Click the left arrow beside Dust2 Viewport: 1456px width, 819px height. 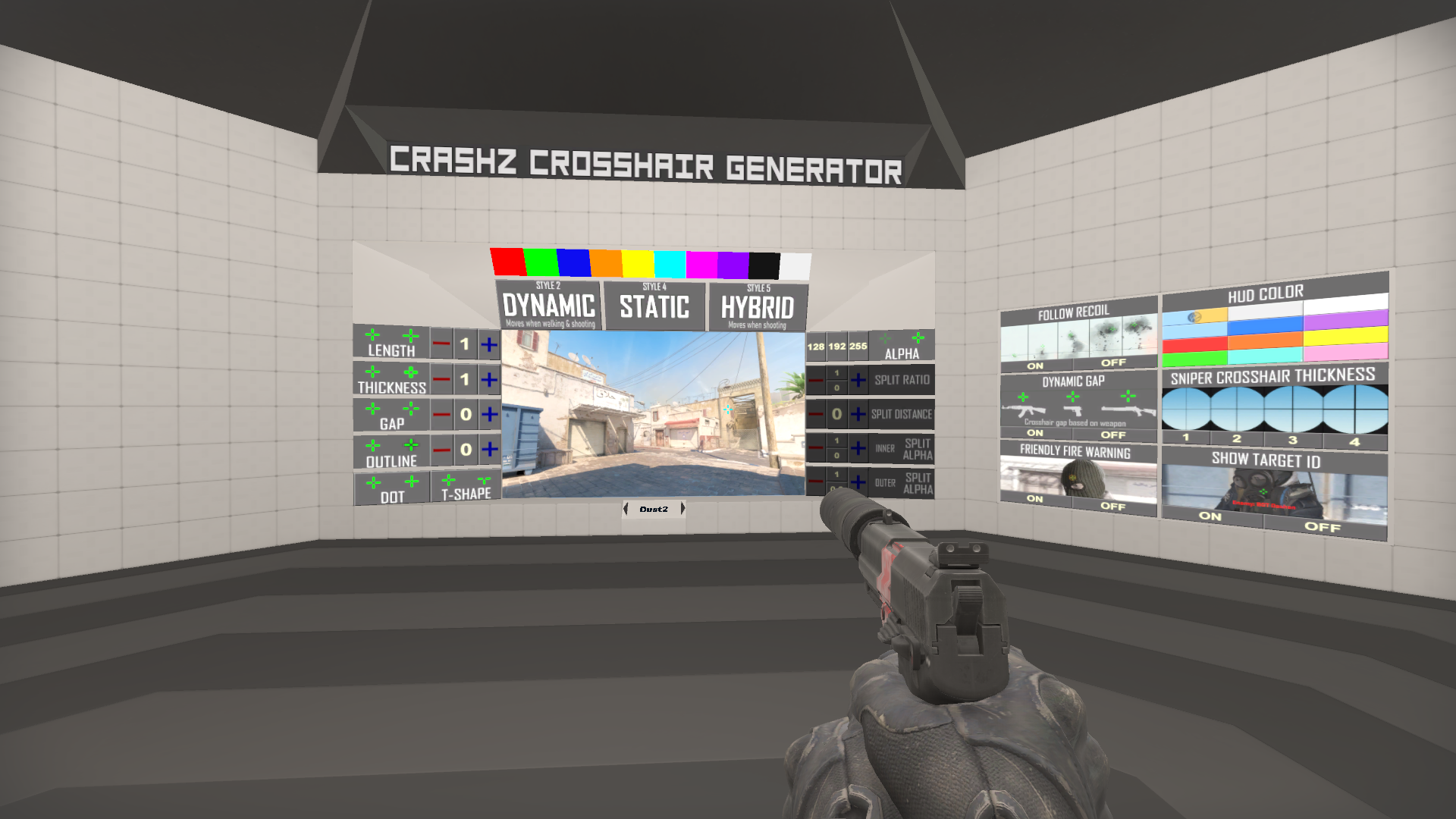coord(626,510)
